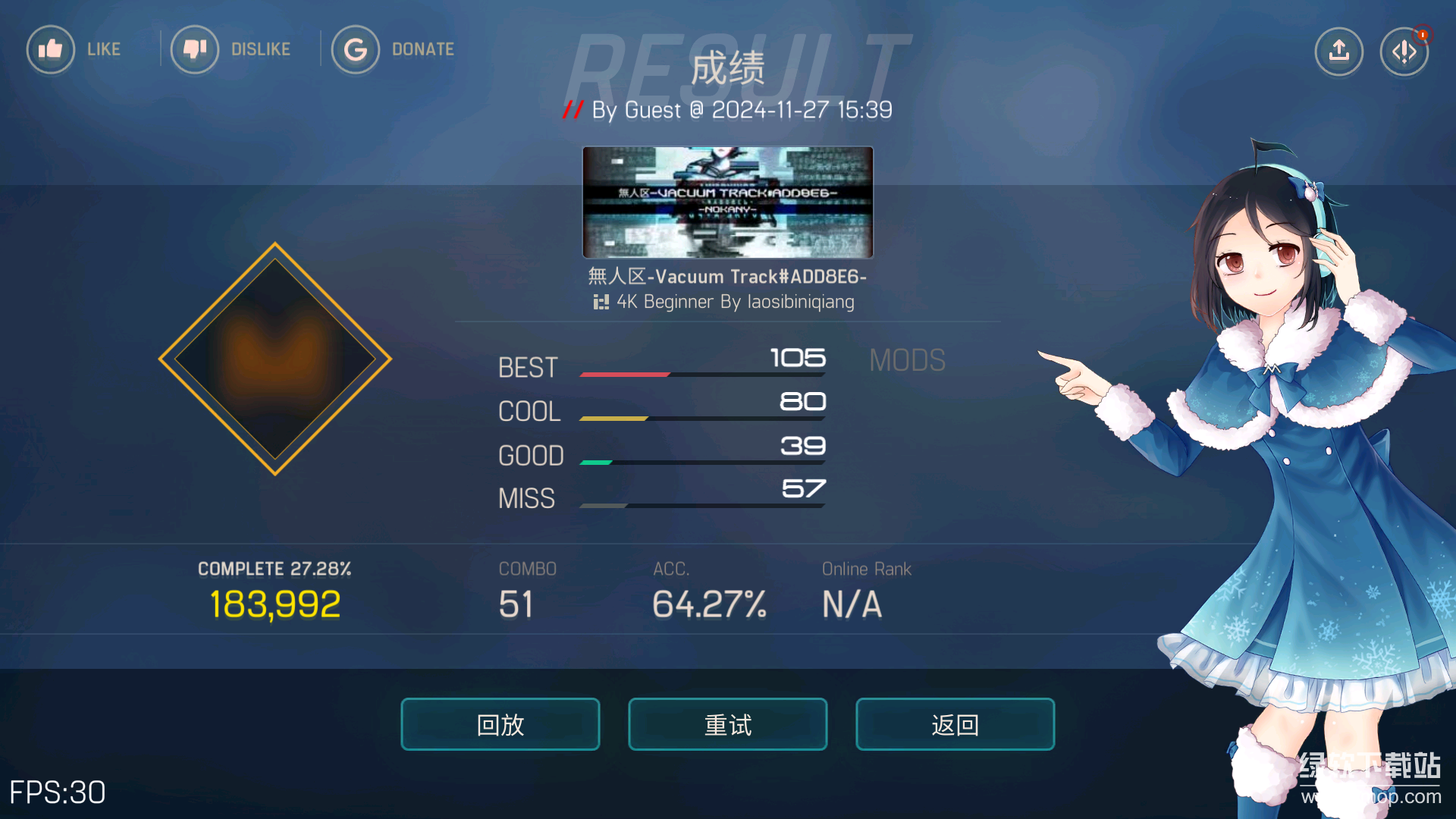Click the thumbs-down Dislike icon
1456x819 pixels.
click(195, 49)
